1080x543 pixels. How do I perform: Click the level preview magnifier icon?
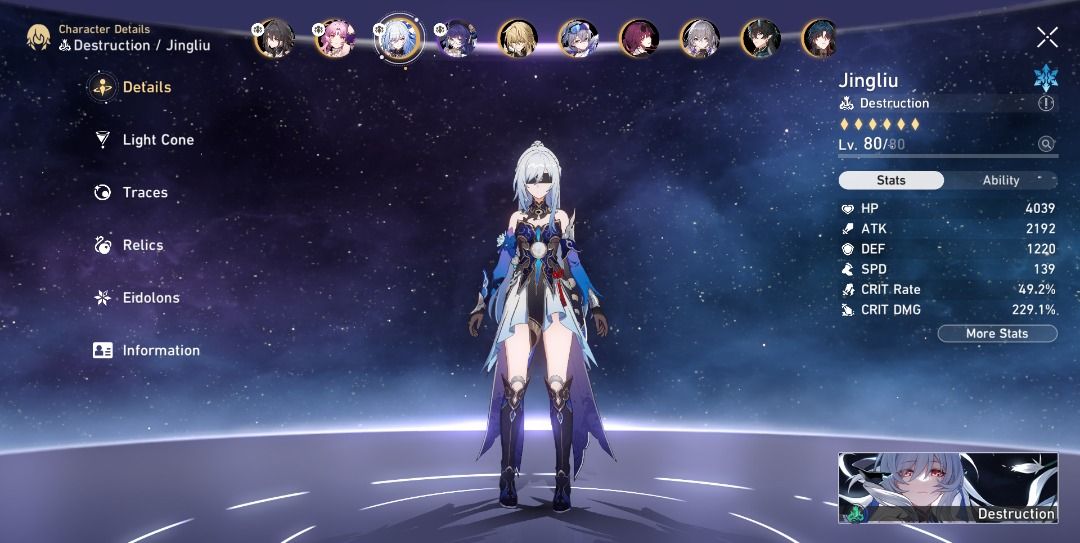pos(1046,144)
